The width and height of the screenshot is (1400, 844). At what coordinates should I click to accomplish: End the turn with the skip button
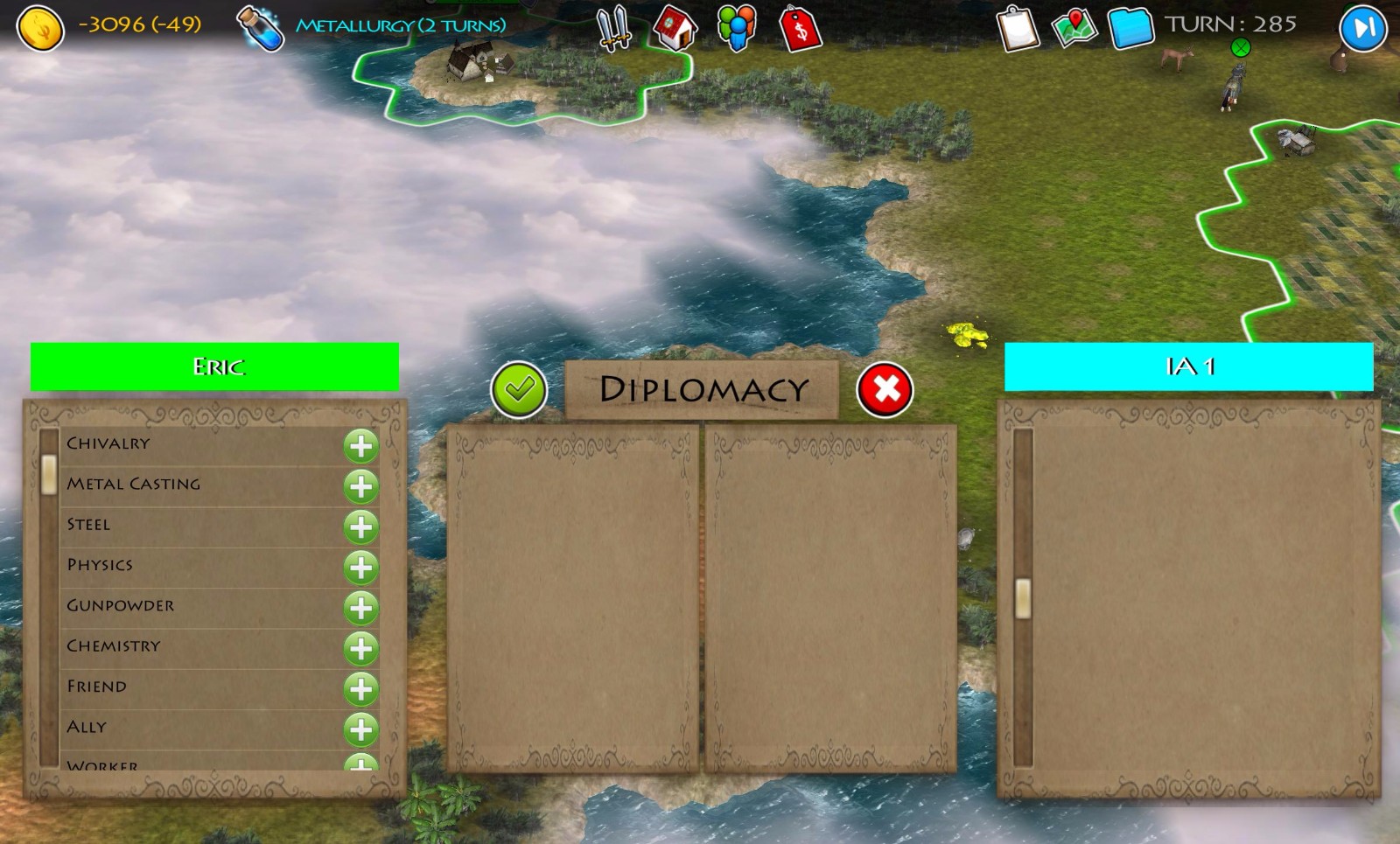[x=1362, y=28]
